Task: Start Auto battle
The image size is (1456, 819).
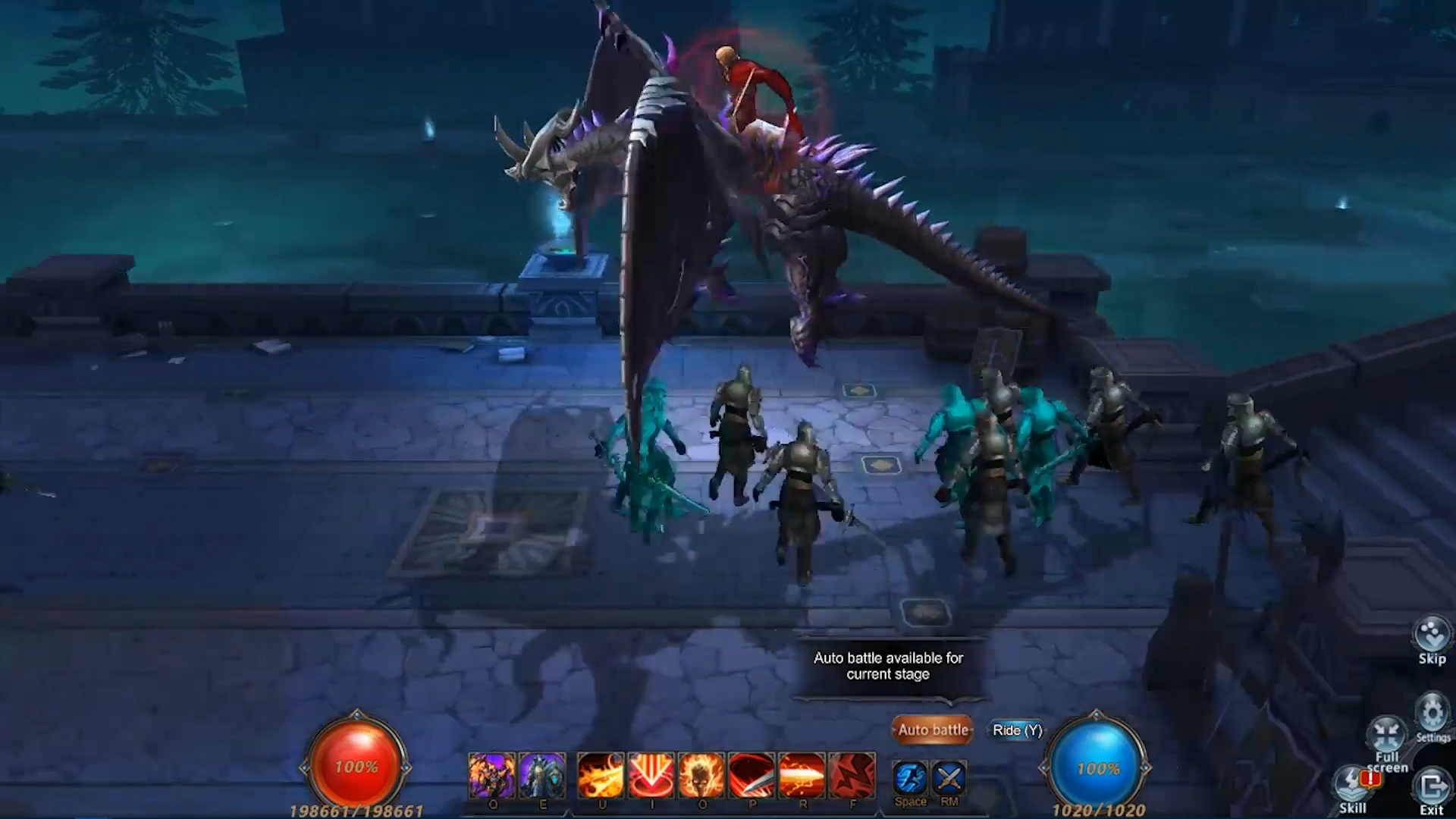Action: (932, 730)
